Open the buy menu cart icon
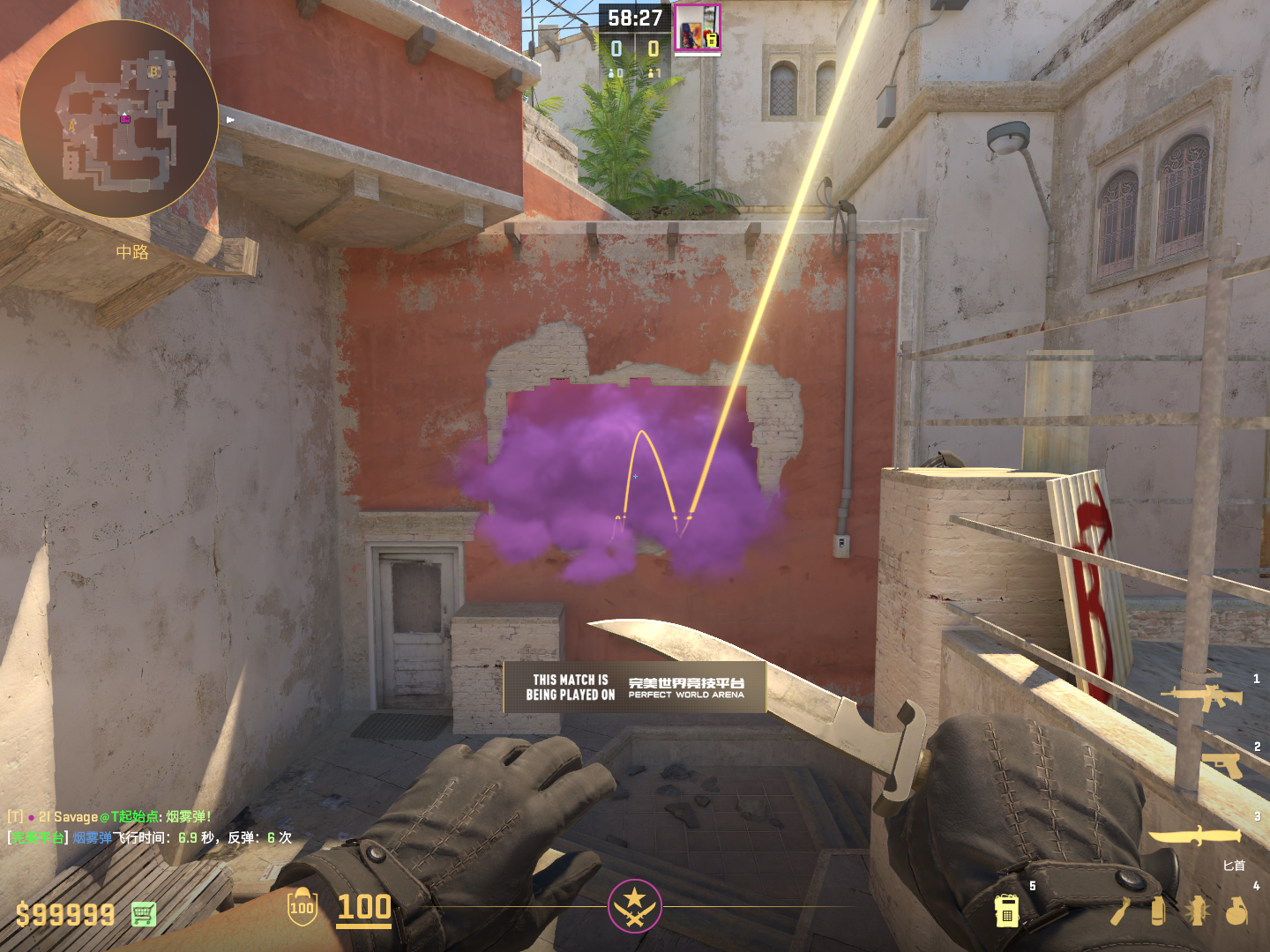The height and width of the screenshot is (952, 1270). pyautogui.click(x=144, y=914)
